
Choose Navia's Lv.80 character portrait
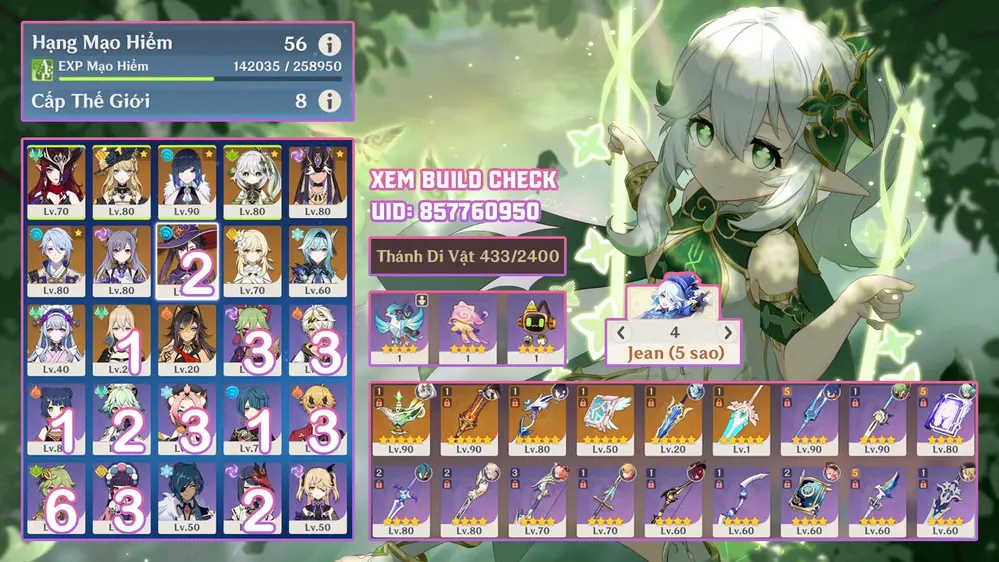122,182
